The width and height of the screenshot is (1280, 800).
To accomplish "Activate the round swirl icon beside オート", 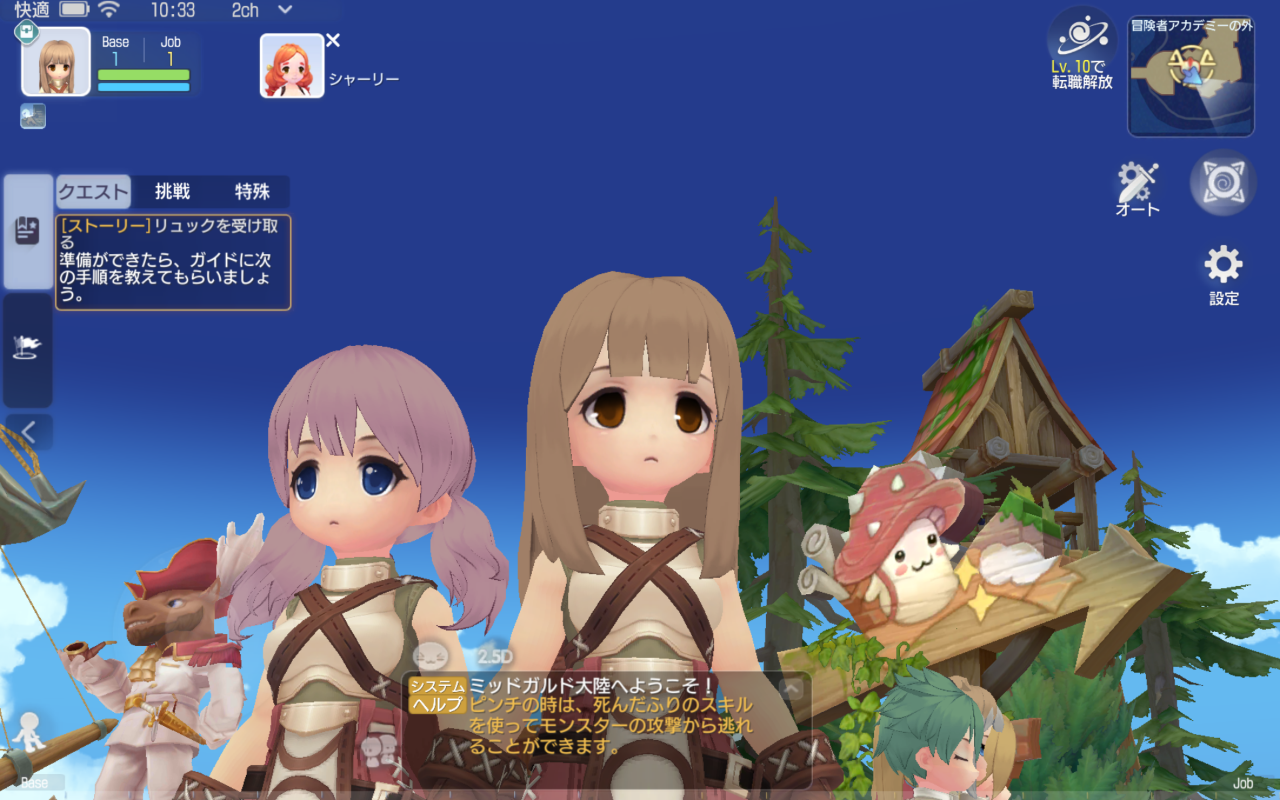I will [x=1223, y=182].
